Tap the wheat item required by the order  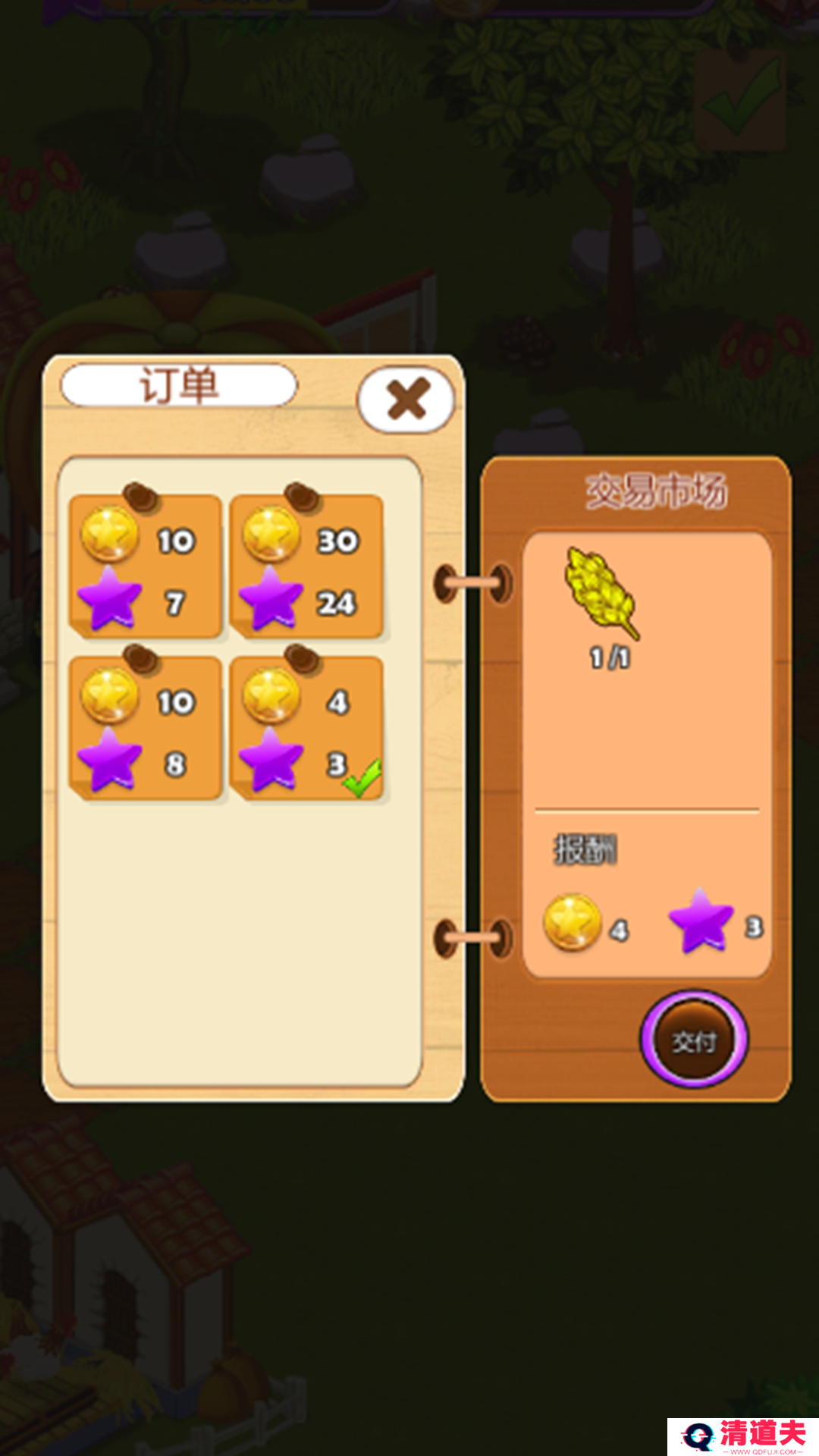click(601, 593)
